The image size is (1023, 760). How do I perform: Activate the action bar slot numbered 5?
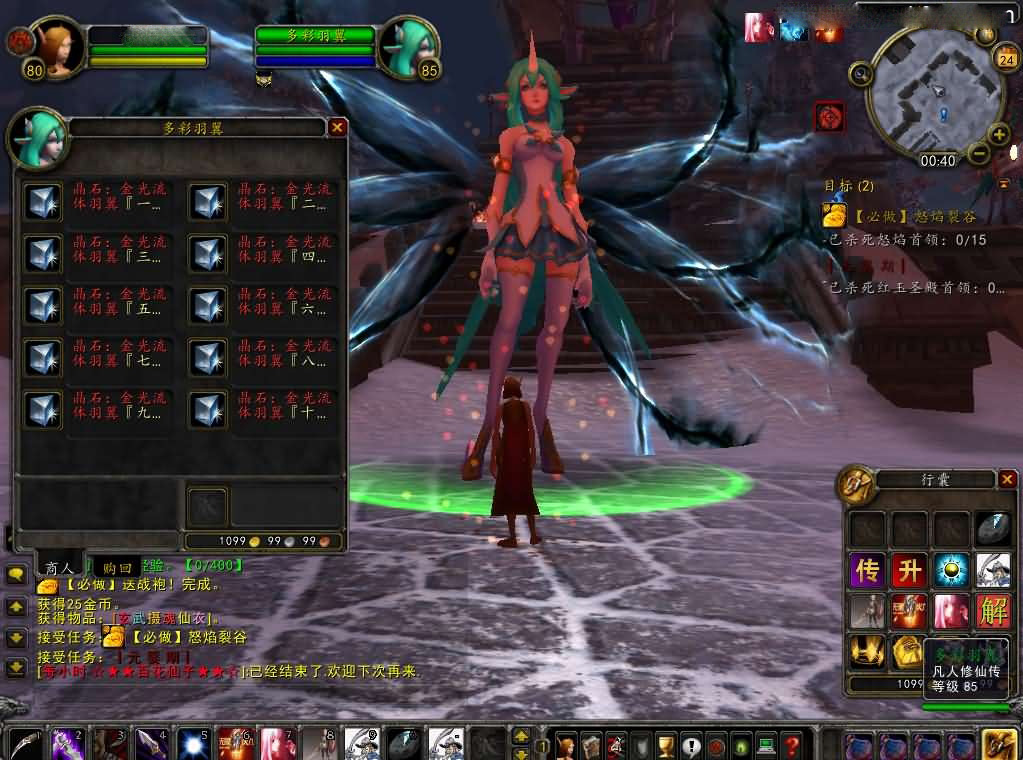coord(191,745)
